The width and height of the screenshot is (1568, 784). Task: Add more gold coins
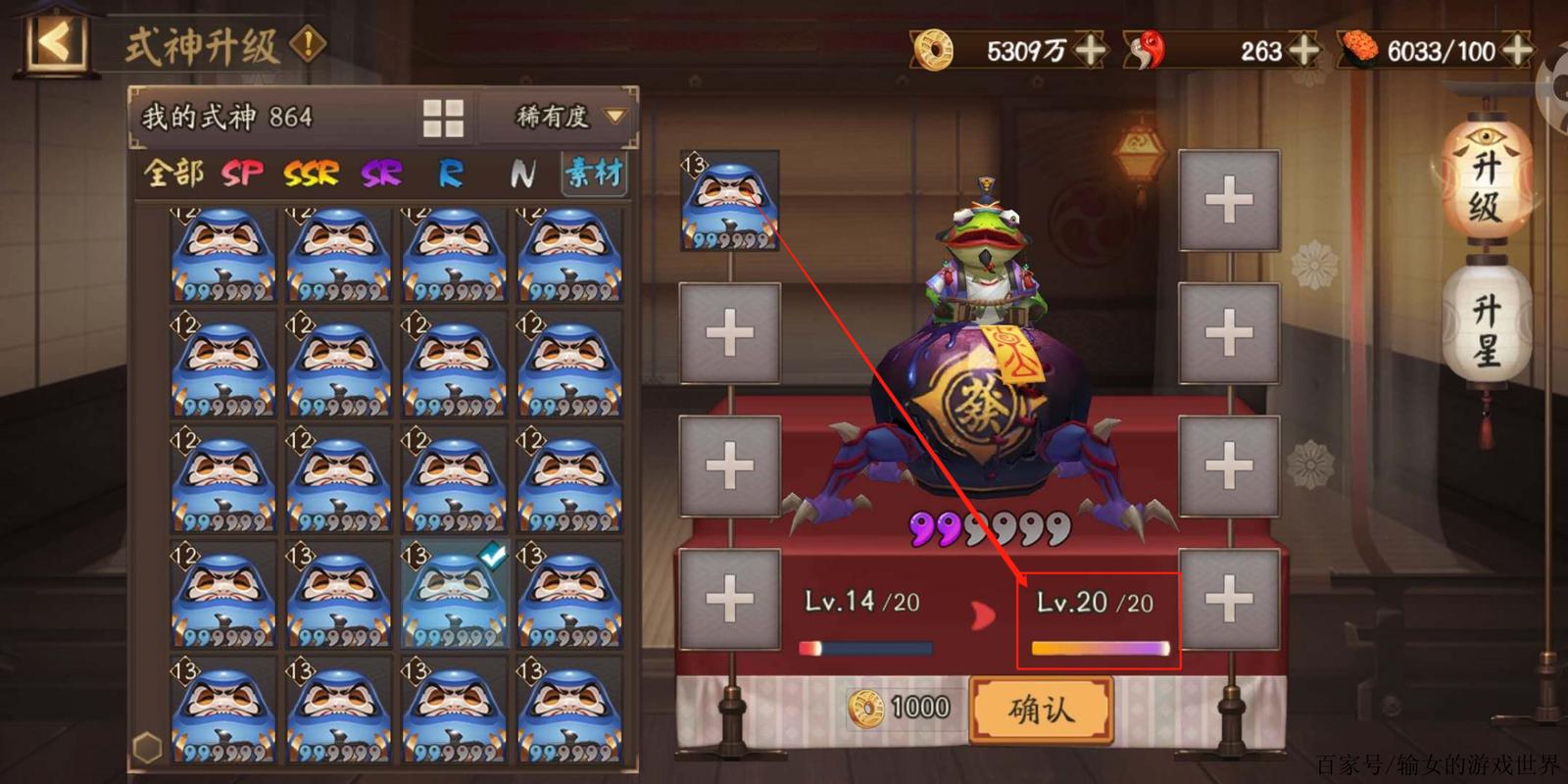(1090, 49)
